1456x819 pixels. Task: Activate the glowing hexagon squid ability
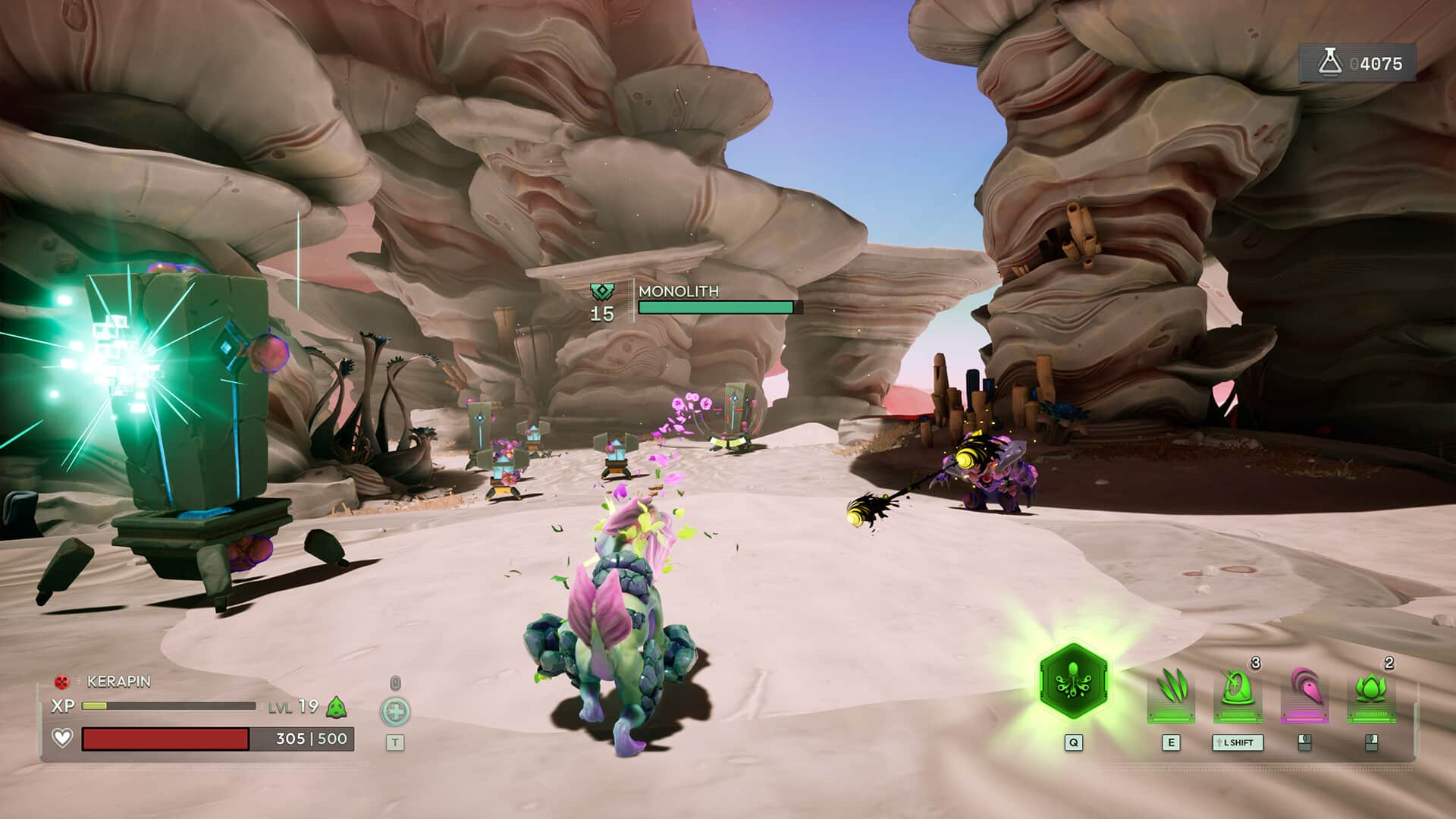click(x=1072, y=681)
